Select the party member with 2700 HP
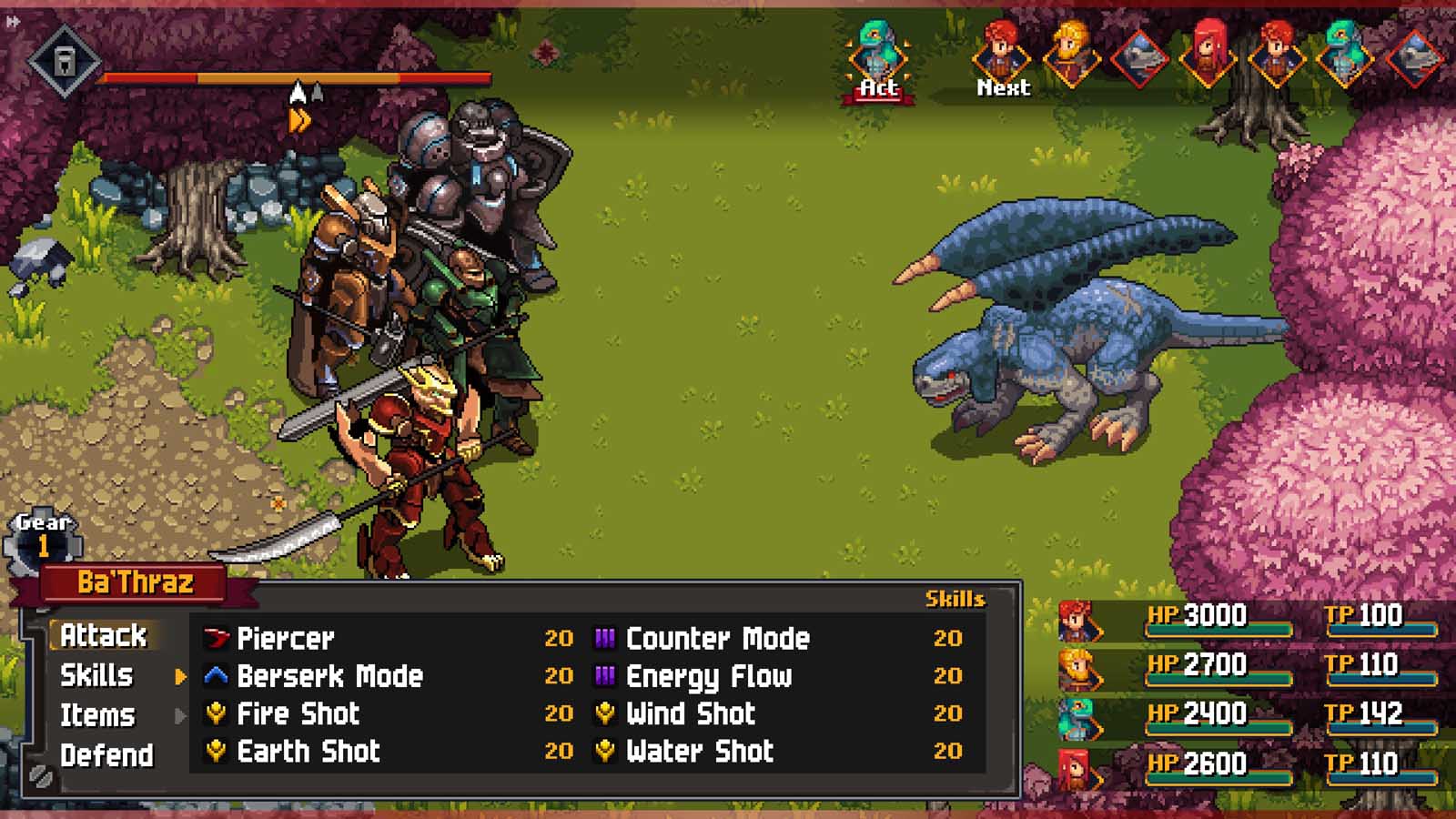Screen dimensions: 1456x819 point(1247,666)
